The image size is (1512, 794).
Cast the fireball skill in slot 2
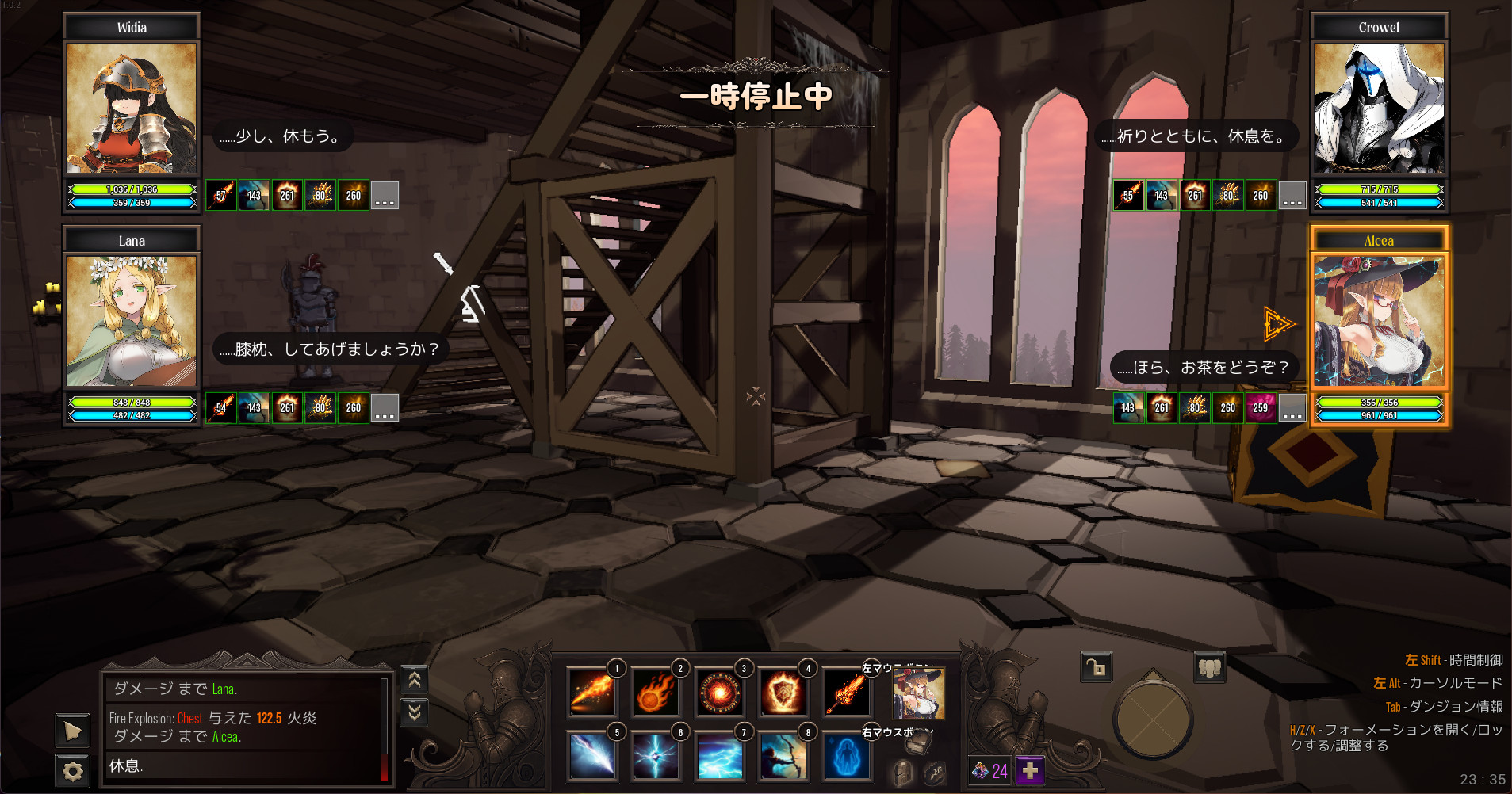tap(655, 693)
